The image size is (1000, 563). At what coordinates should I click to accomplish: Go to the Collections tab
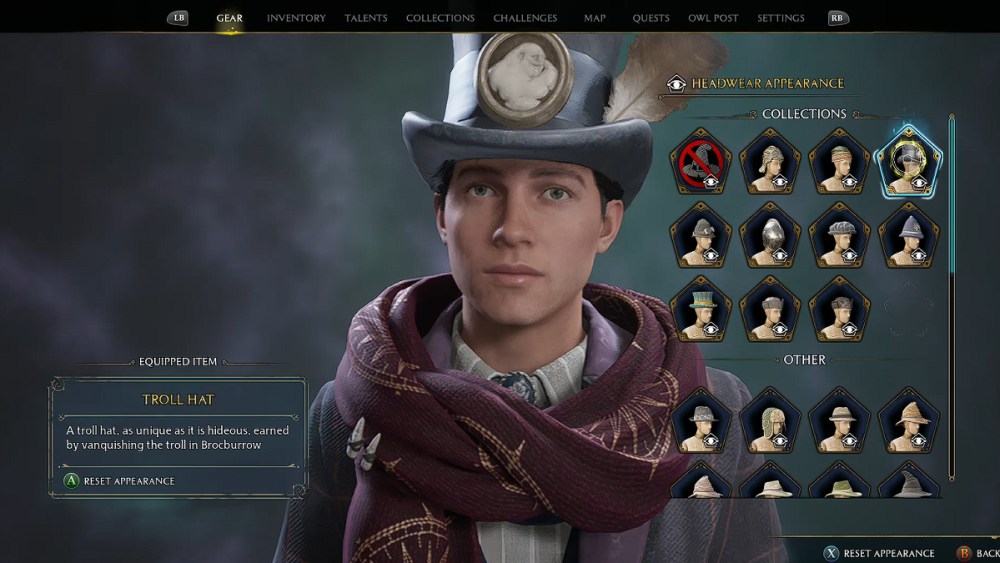point(440,18)
